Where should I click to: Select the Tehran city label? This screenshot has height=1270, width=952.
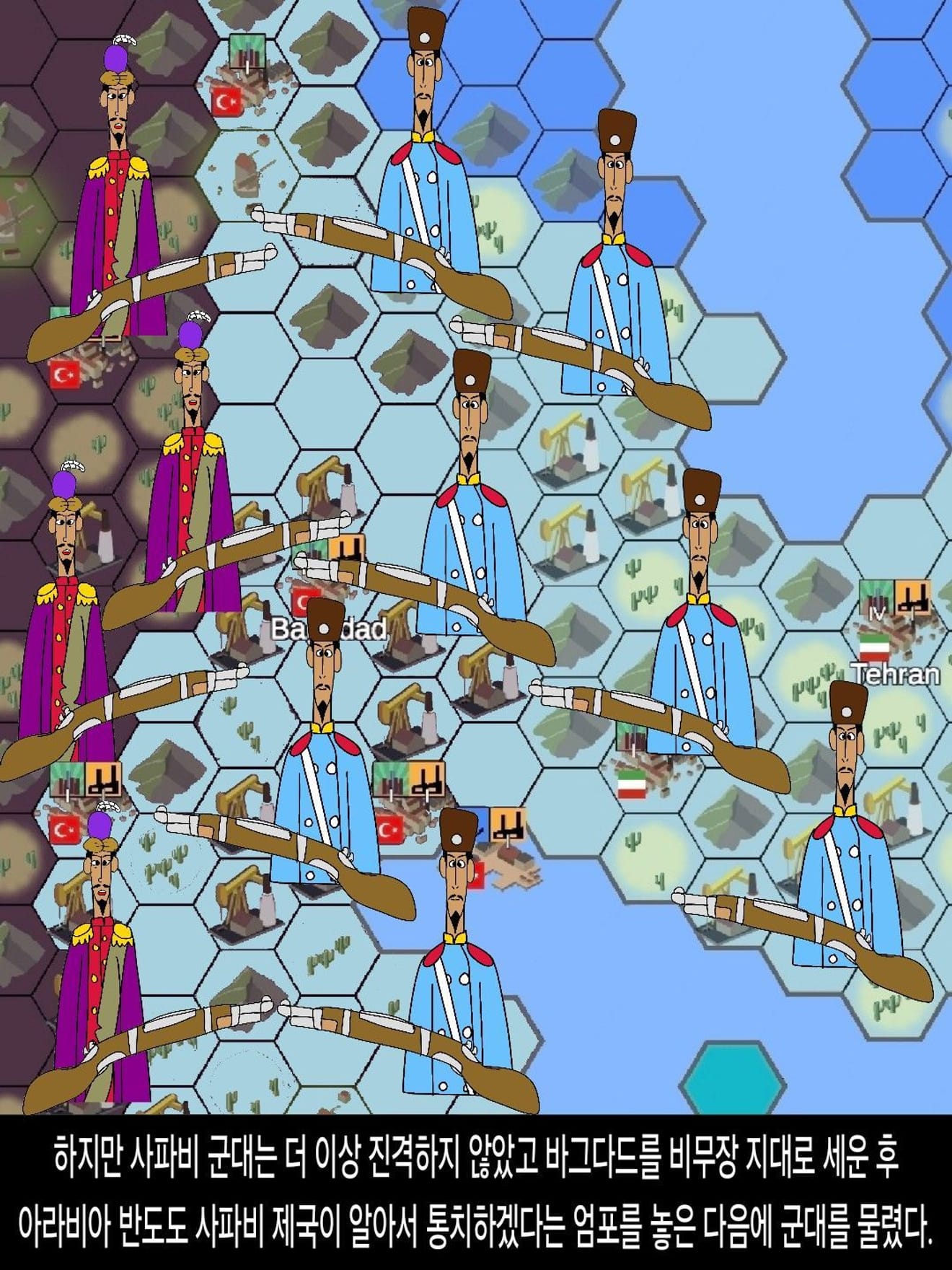pyautogui.click(x=896, y=674)
